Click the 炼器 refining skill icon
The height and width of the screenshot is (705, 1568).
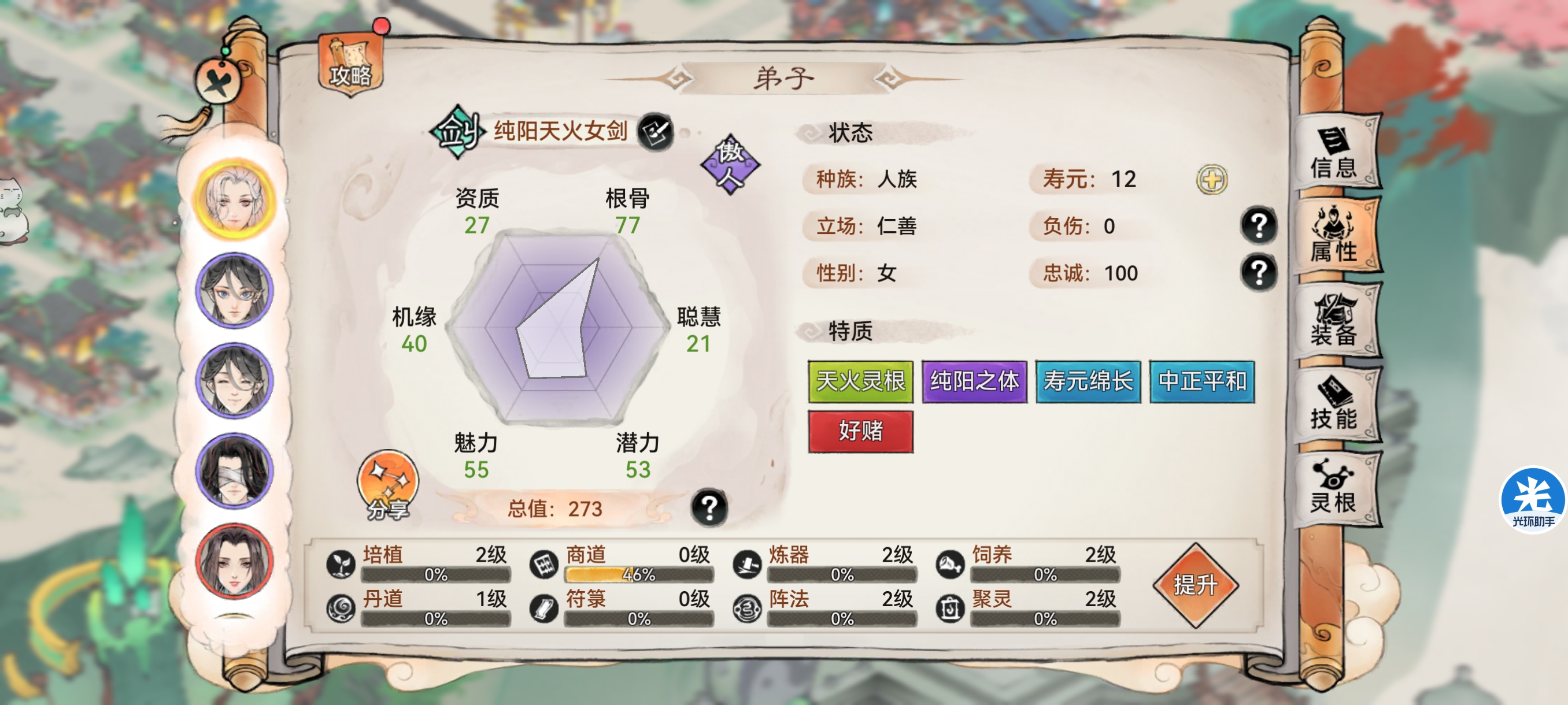click(748, 565)
